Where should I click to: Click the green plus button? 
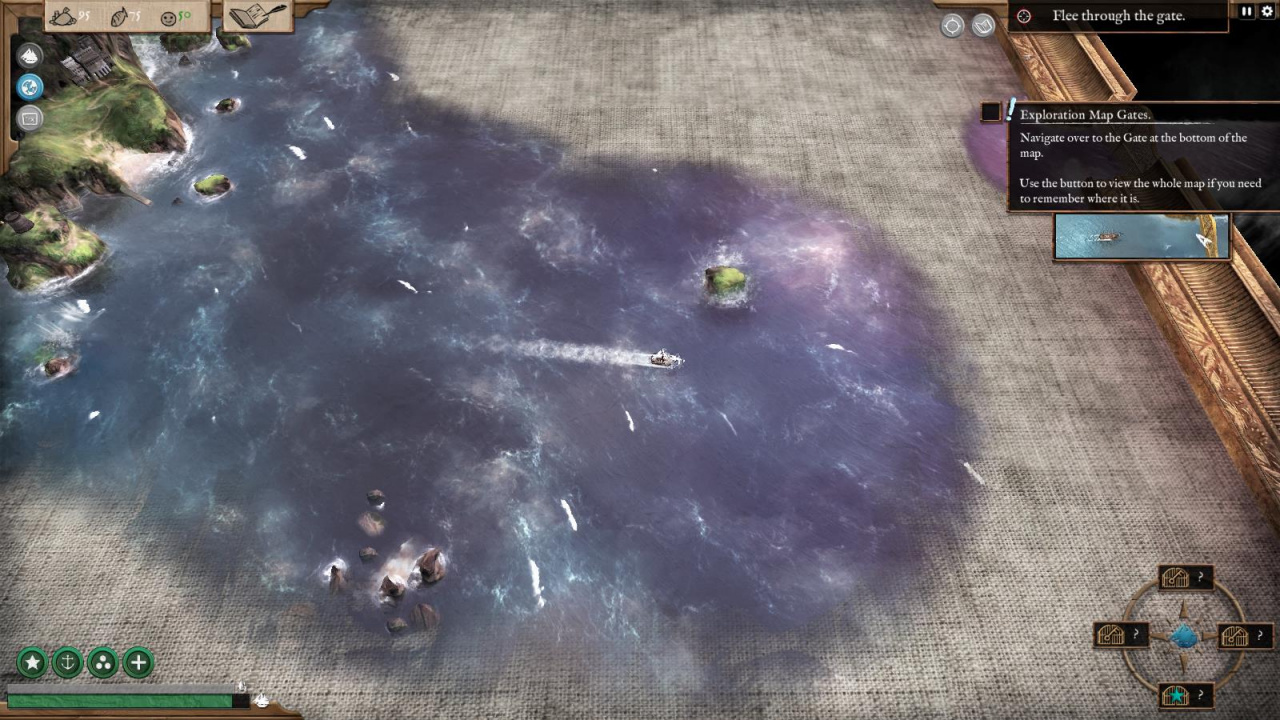point(138,662)
